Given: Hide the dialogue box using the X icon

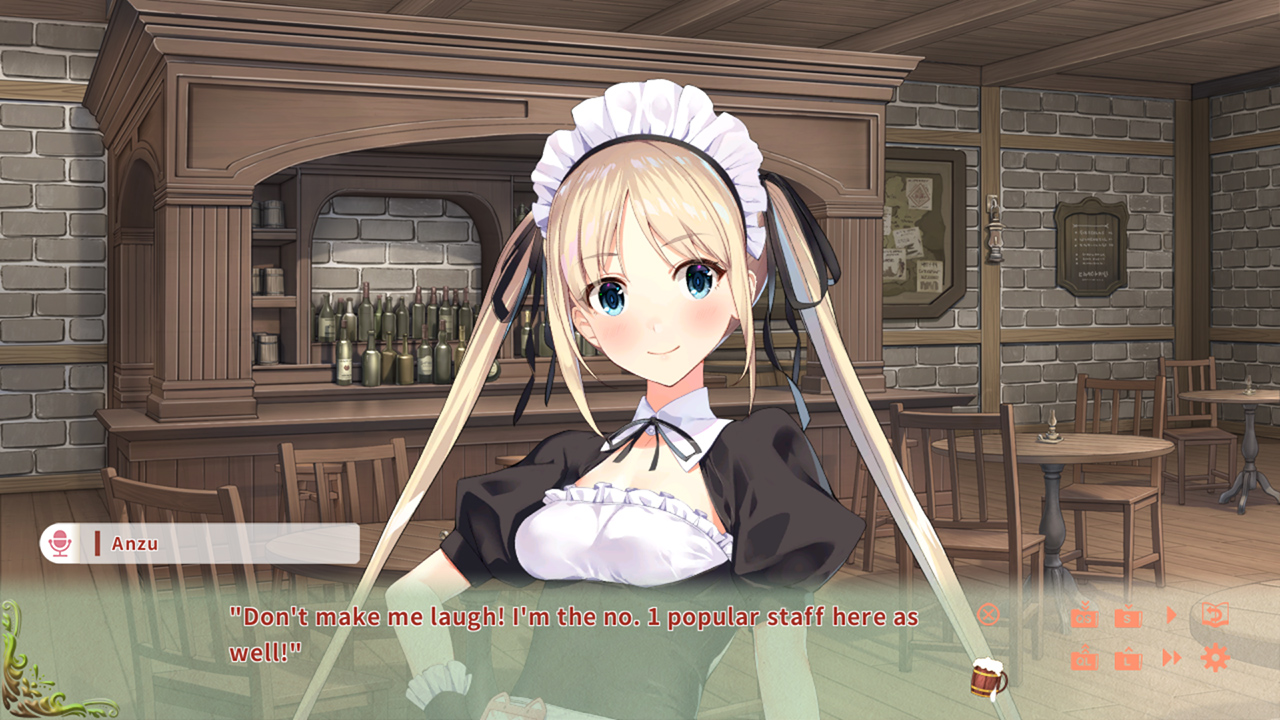Looking at the screenshot, I should tap(989, 615).
